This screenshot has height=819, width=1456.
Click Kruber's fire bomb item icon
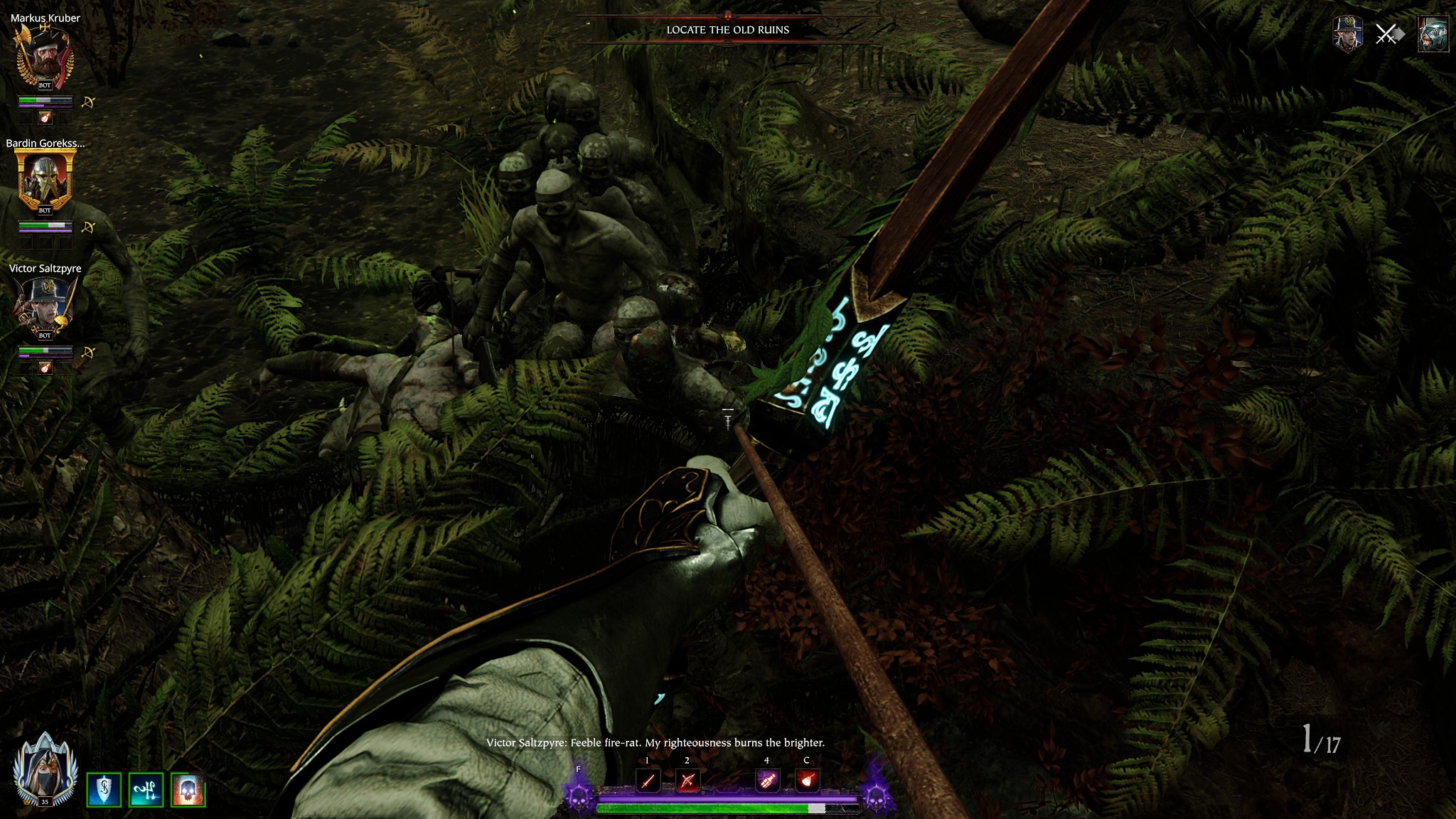[45, 117]
